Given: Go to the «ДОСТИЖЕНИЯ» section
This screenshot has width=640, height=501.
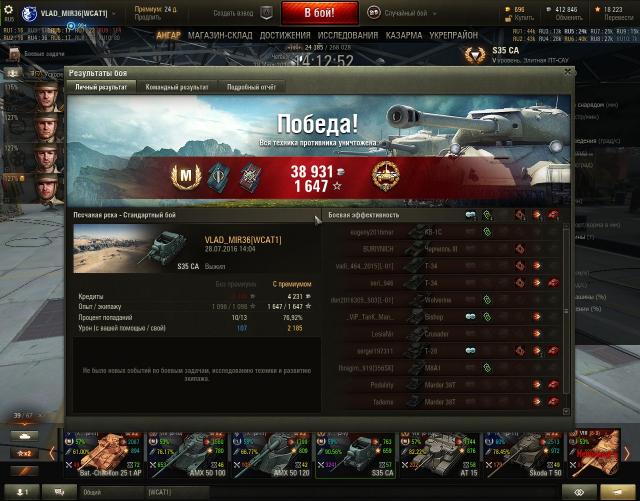Looking at the screenshot, I should click(285, 35).
